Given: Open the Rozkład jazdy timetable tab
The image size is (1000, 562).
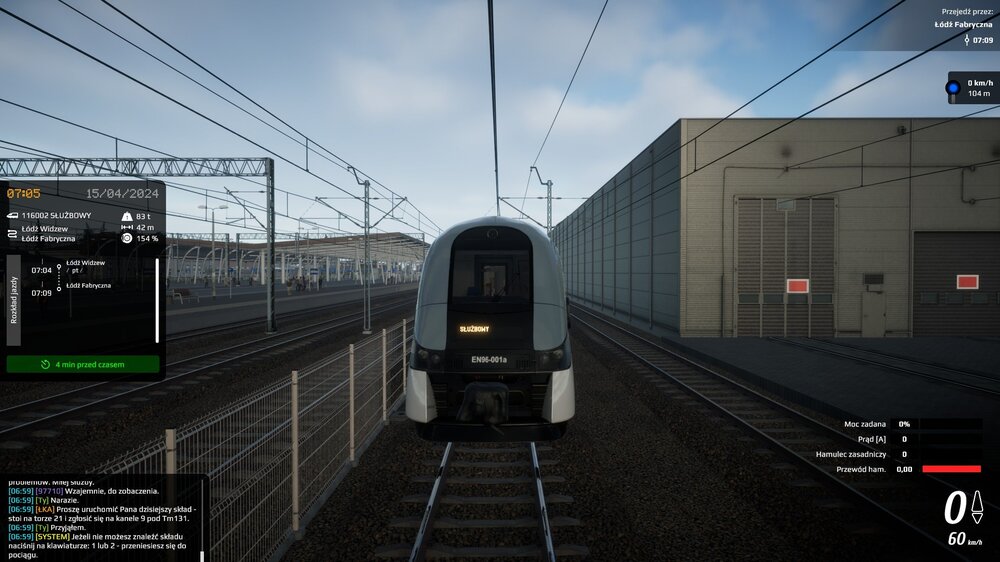Looking at the screenshot, I should coord(13,299).
